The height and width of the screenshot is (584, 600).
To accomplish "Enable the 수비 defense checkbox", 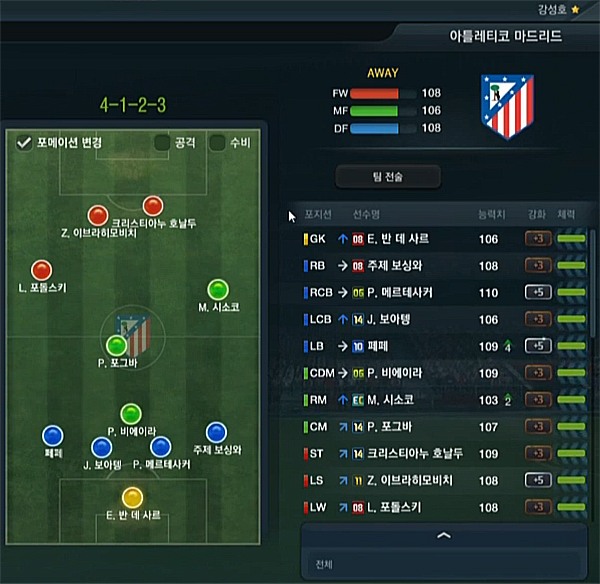I will (x=217, y=143).
